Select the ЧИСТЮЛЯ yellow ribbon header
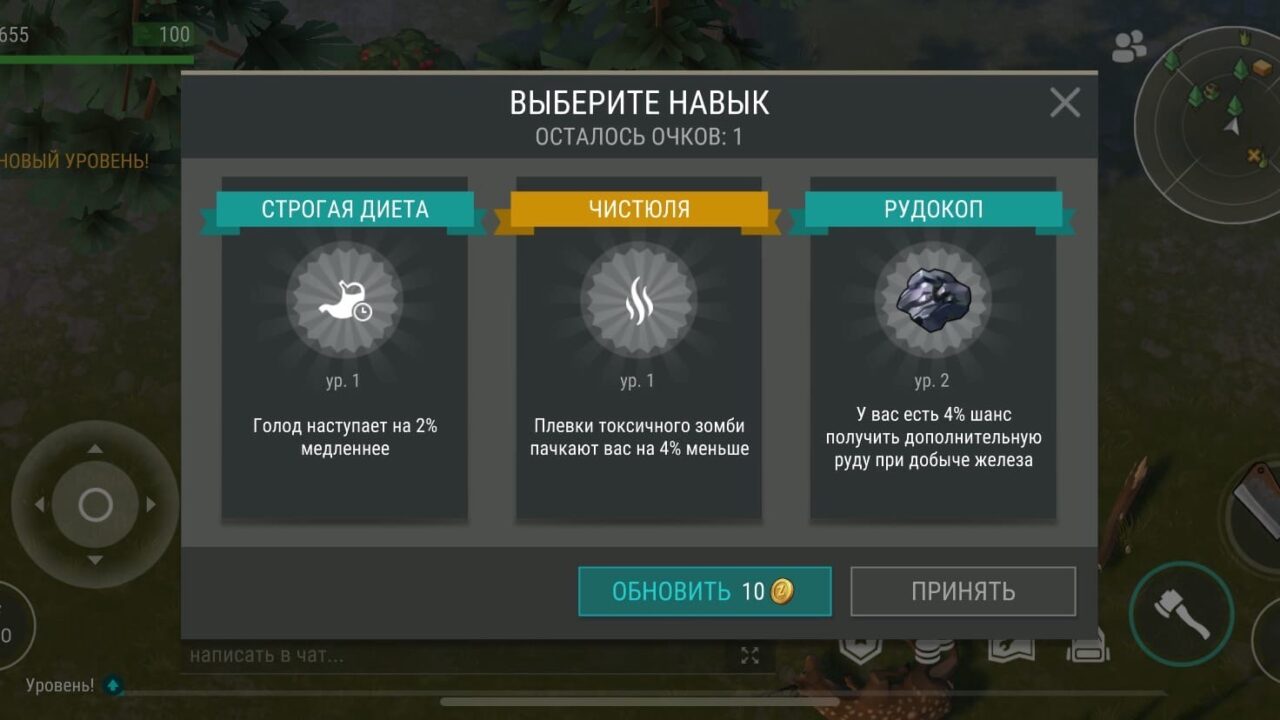Viewport: 1280px width, 720px height. (638, 210)
